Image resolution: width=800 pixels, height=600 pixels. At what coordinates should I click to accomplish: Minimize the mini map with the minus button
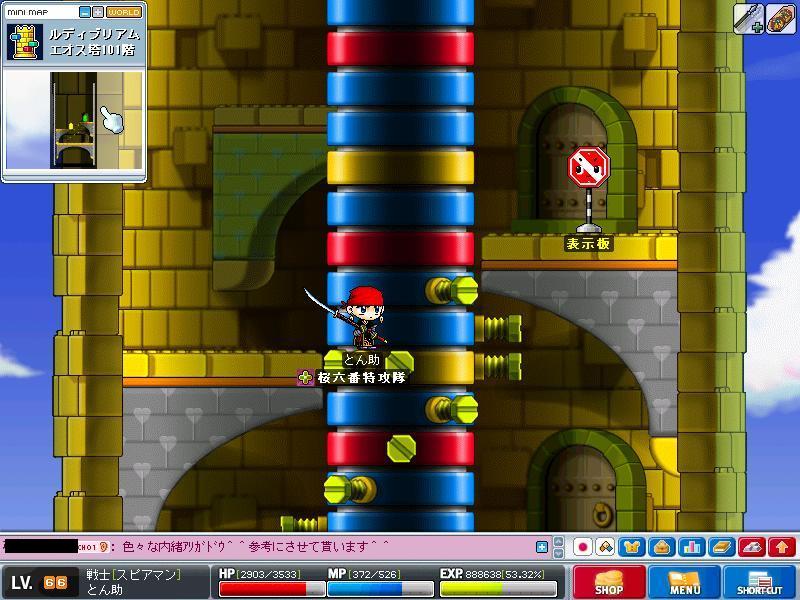click(83, 12)
